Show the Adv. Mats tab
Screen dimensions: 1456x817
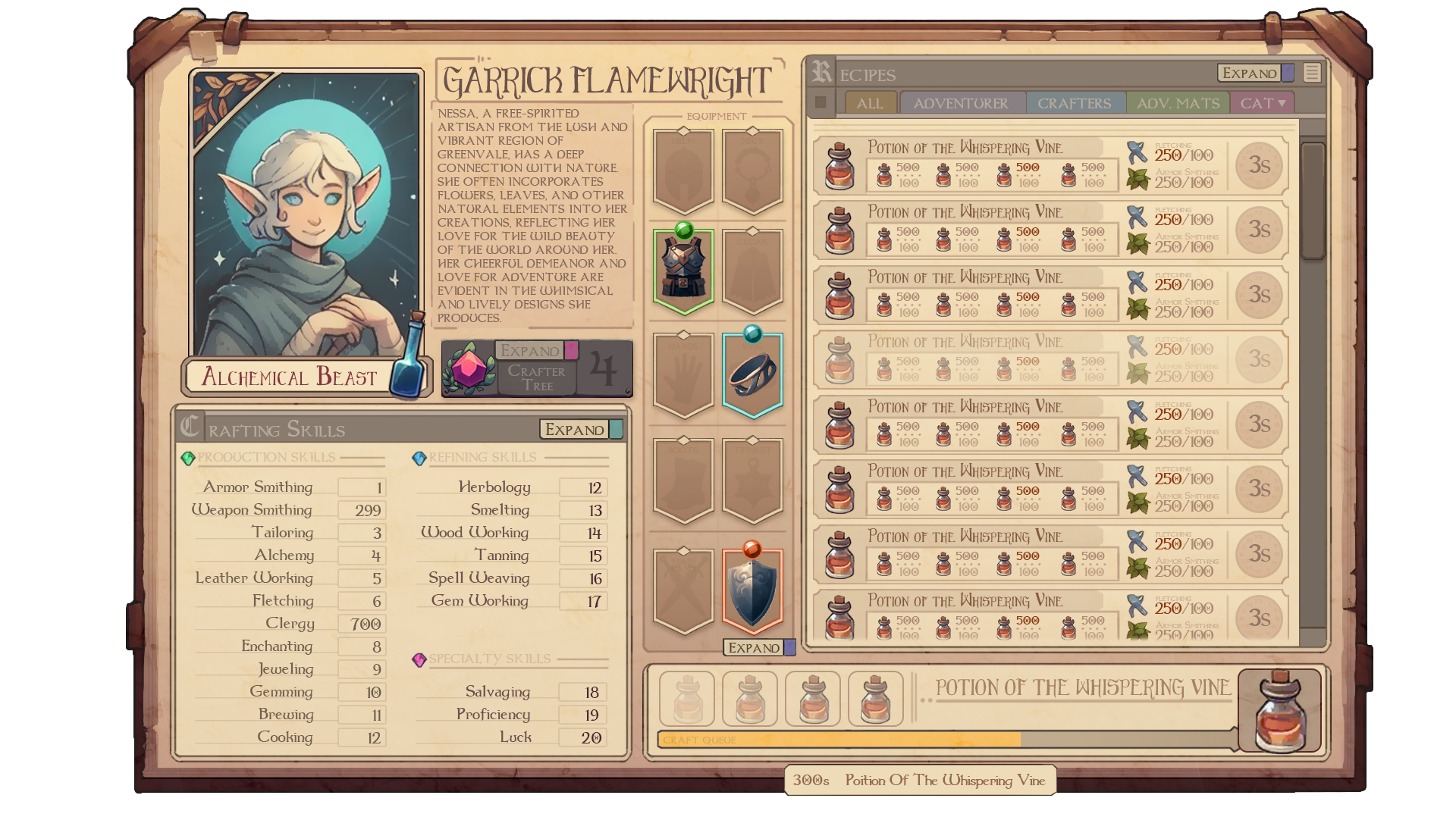(x=1178, y=103)
